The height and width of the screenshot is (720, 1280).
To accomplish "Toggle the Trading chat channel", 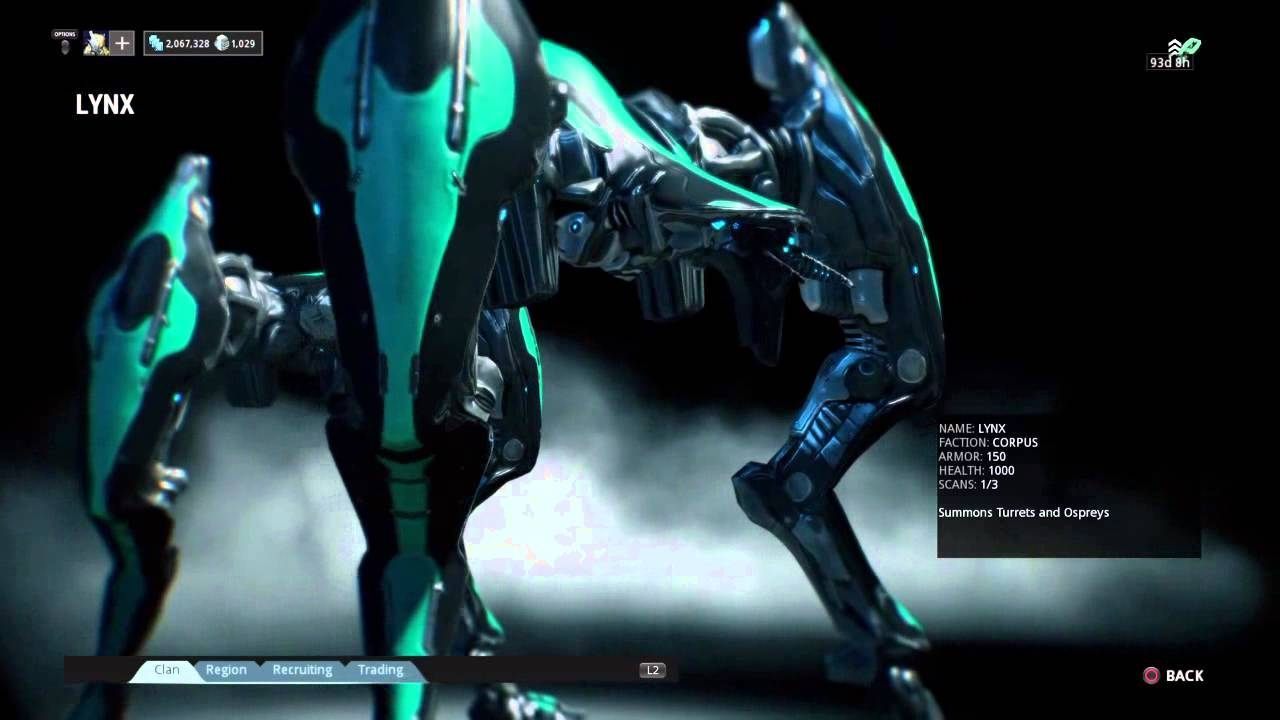I will [x=380, y=669].
